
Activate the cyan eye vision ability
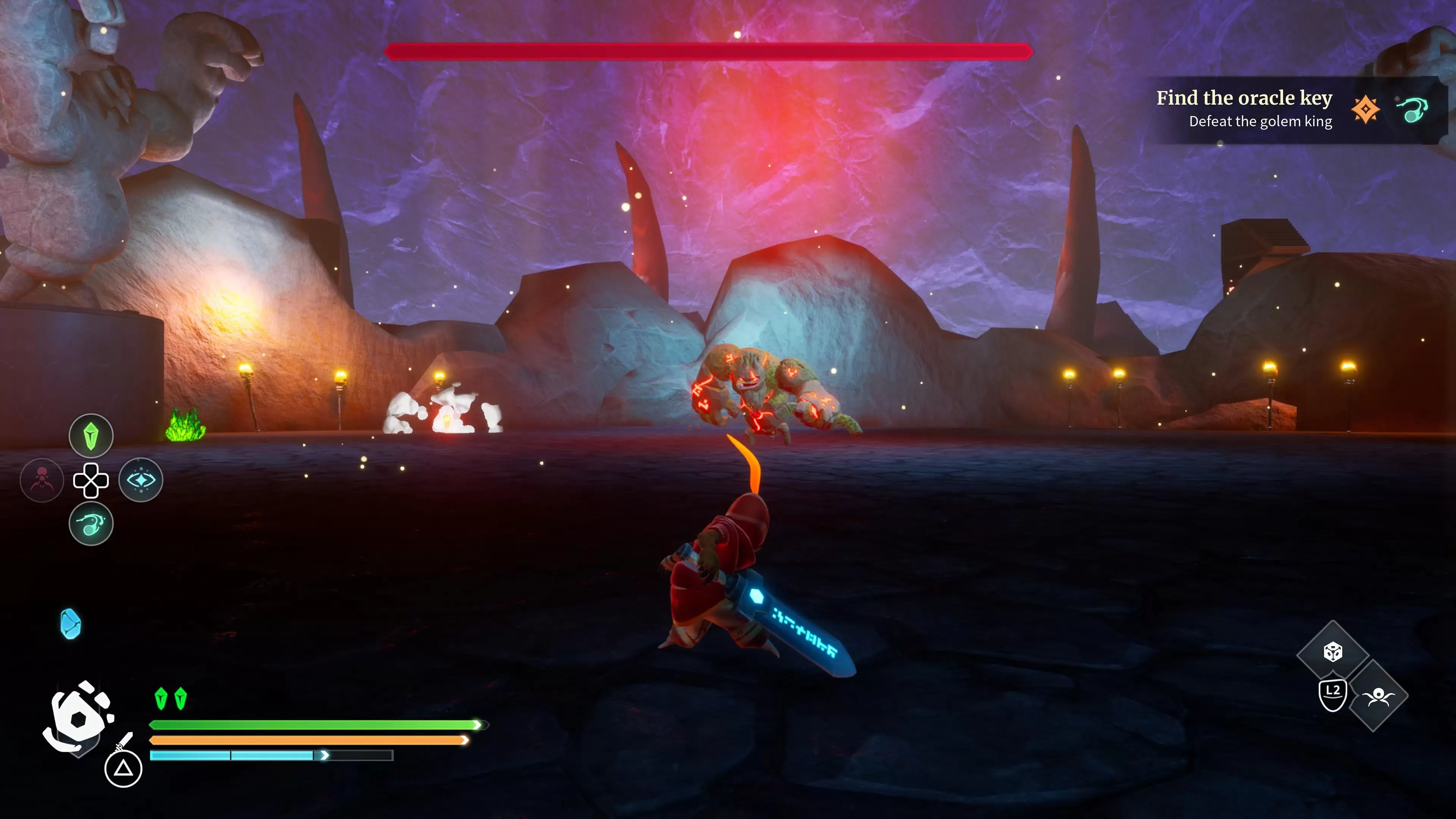141,480
